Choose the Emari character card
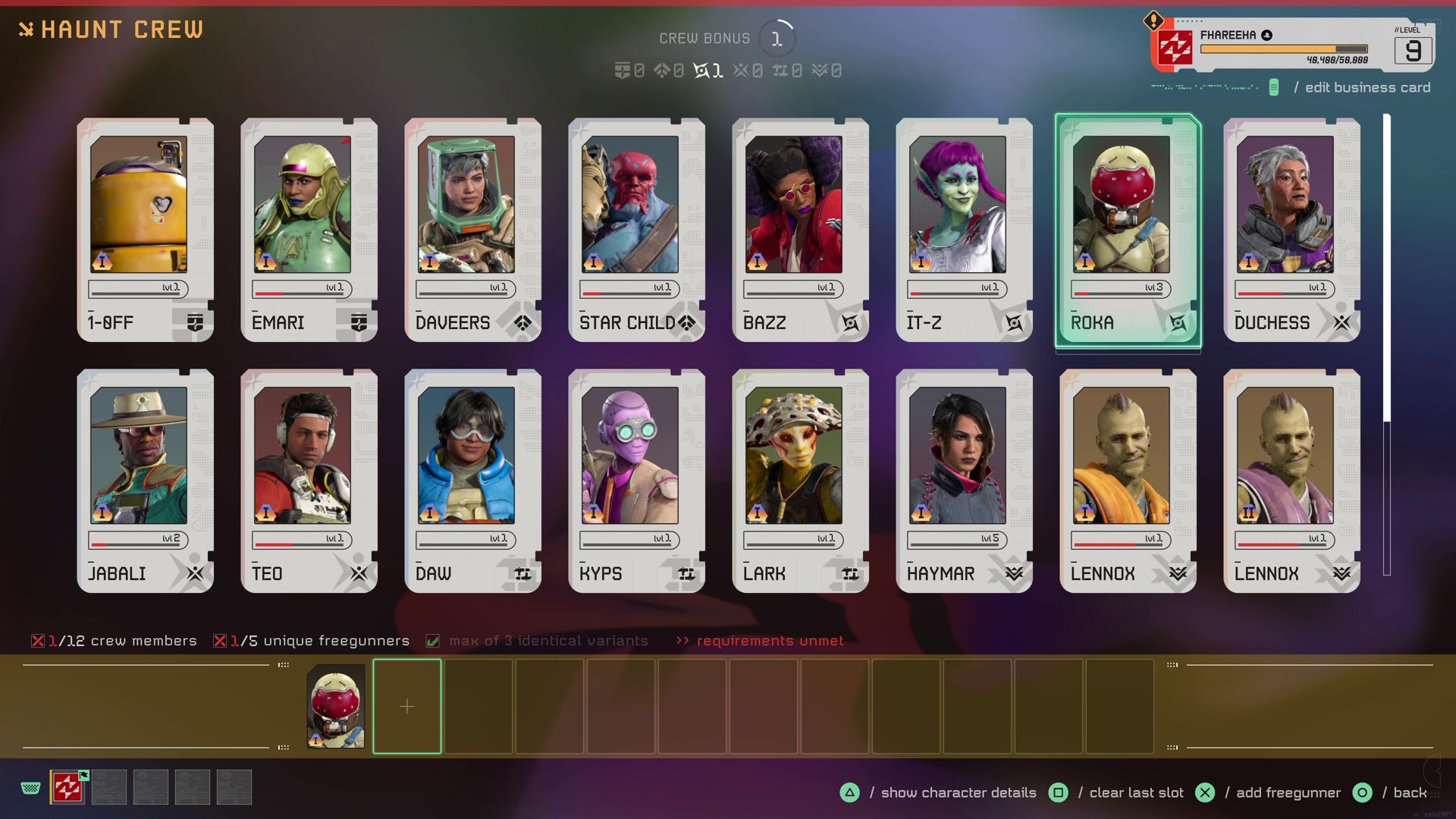 (x=309, y=230)
